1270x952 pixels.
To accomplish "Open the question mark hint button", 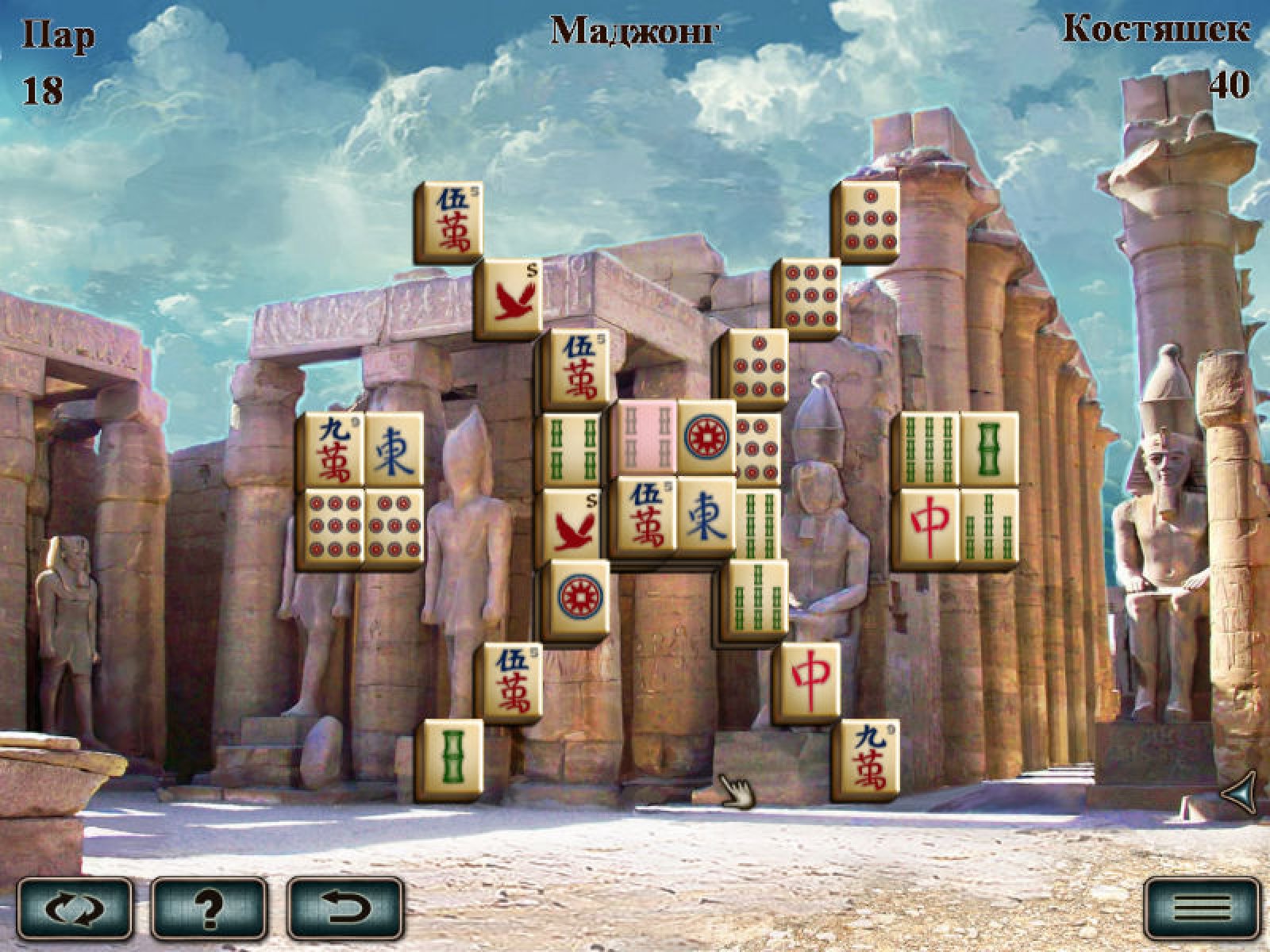I will (210, 908).
